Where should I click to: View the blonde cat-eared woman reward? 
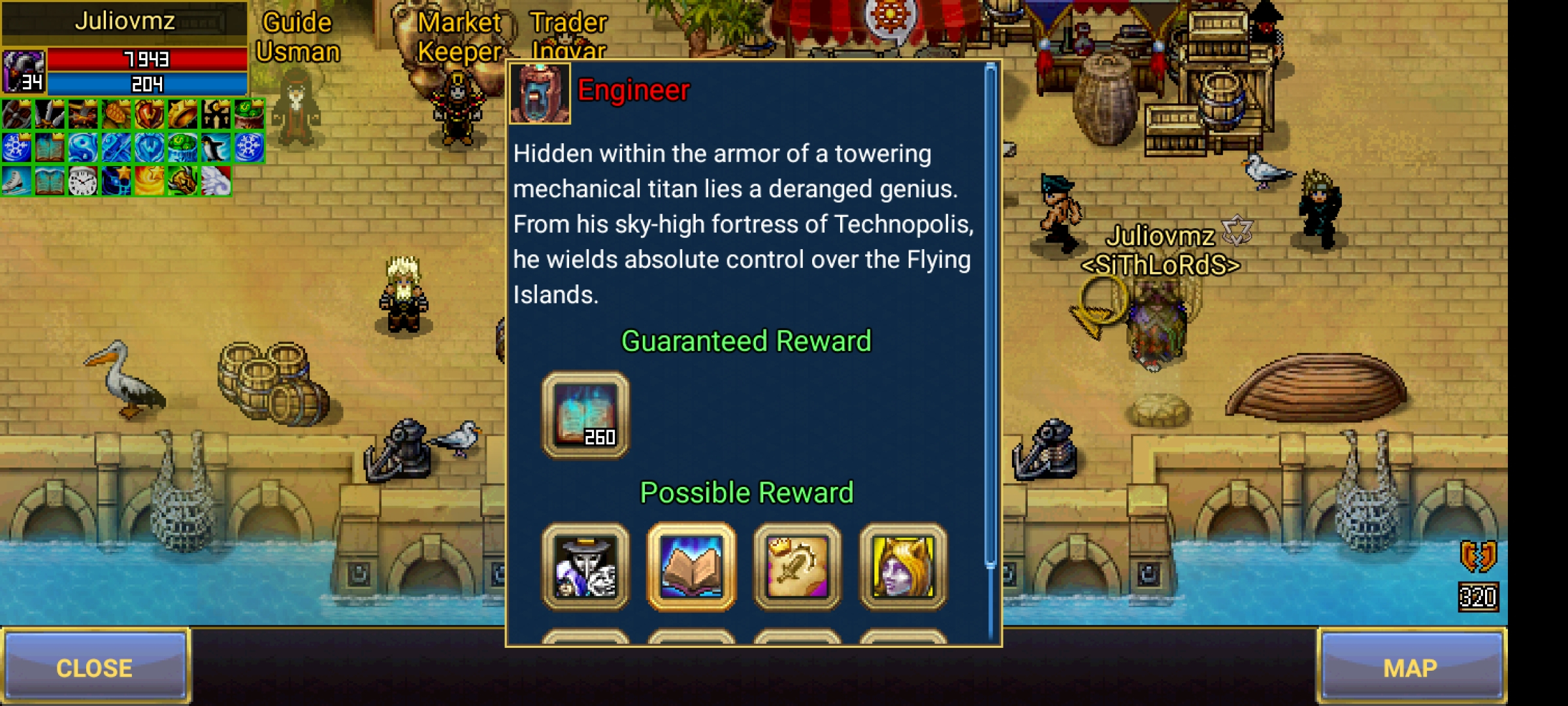tap(903, 567)
